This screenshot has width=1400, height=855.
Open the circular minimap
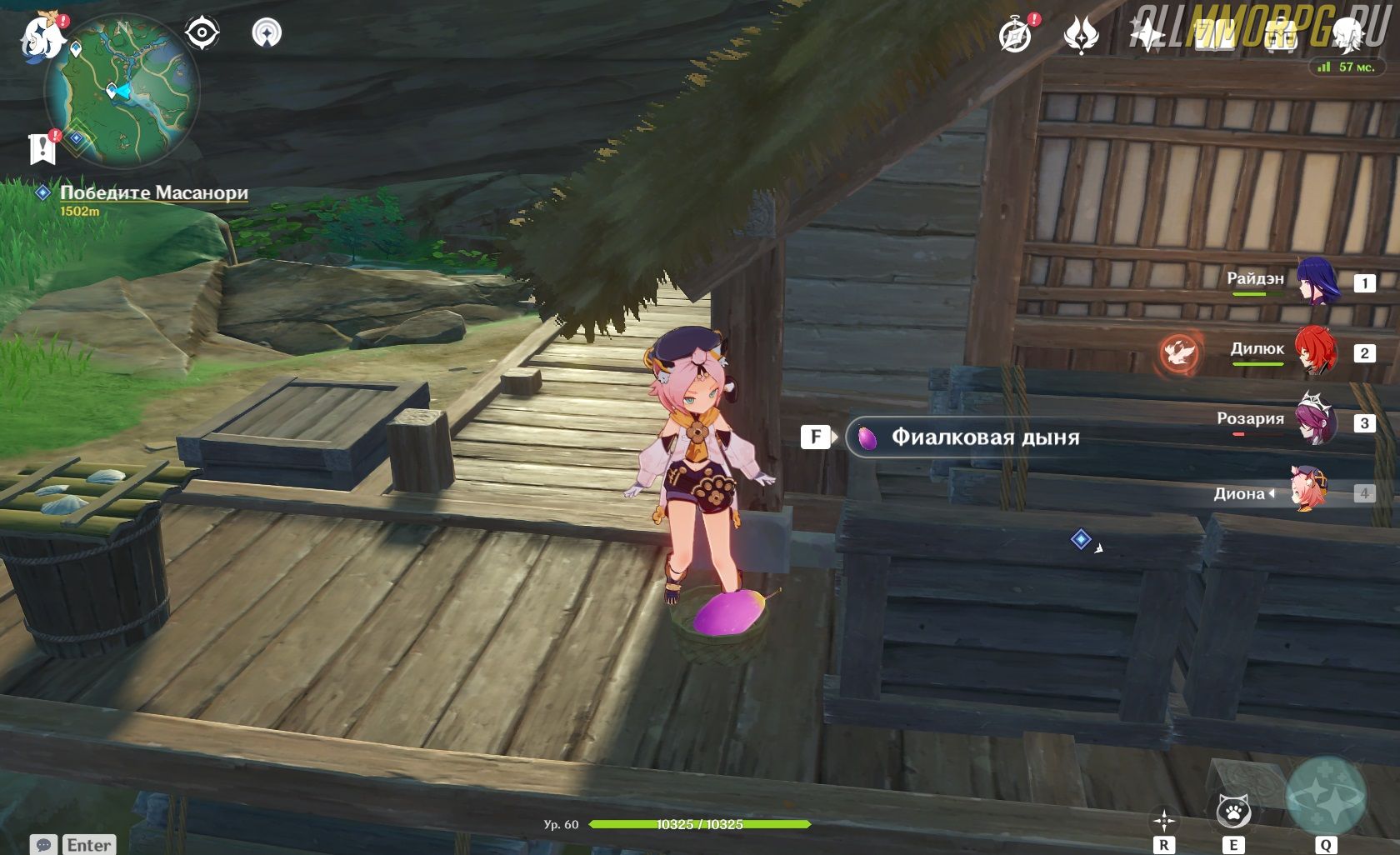tap(122, 91)
